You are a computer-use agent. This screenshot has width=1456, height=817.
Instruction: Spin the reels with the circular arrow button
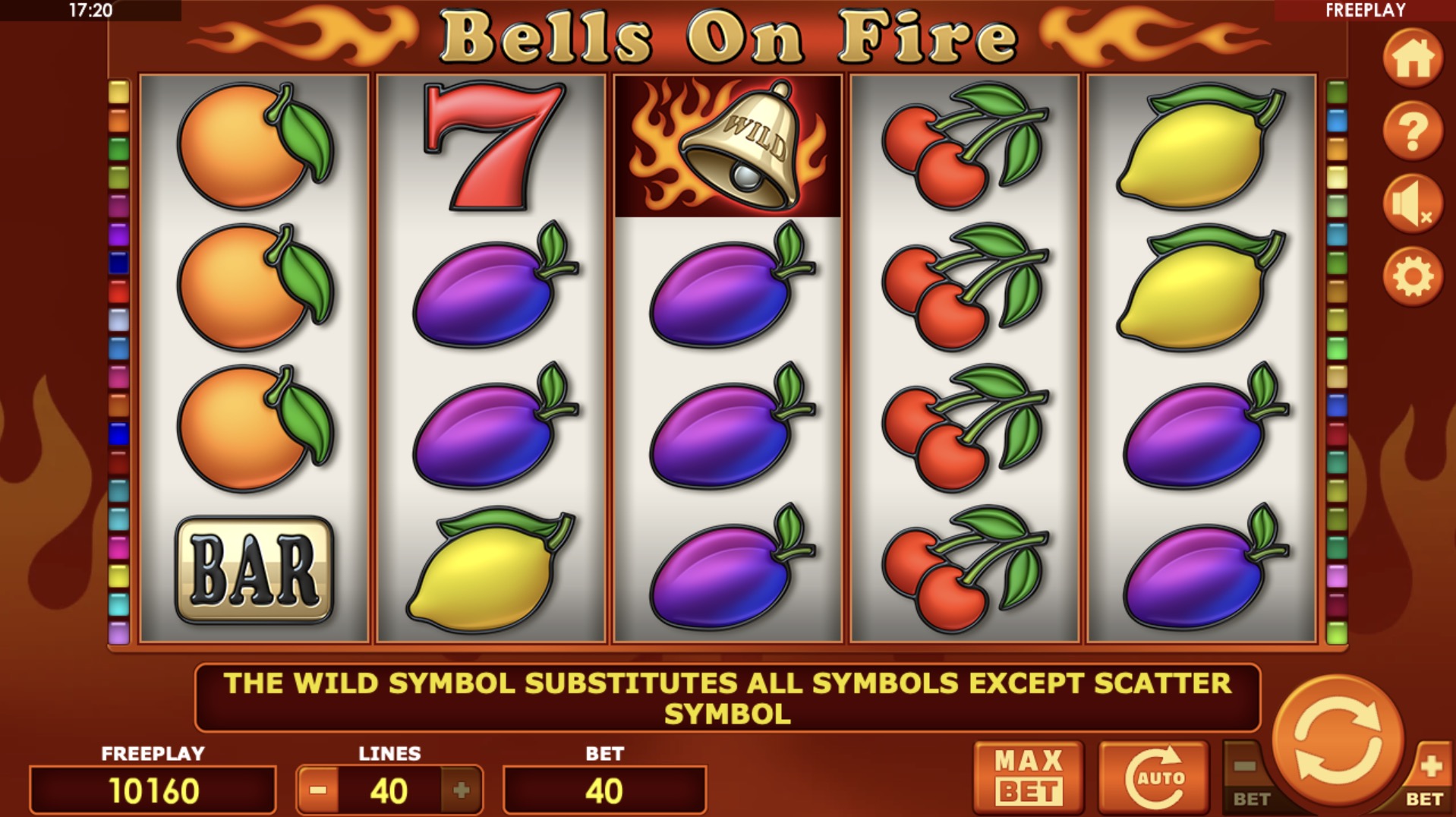(1337, 740)
